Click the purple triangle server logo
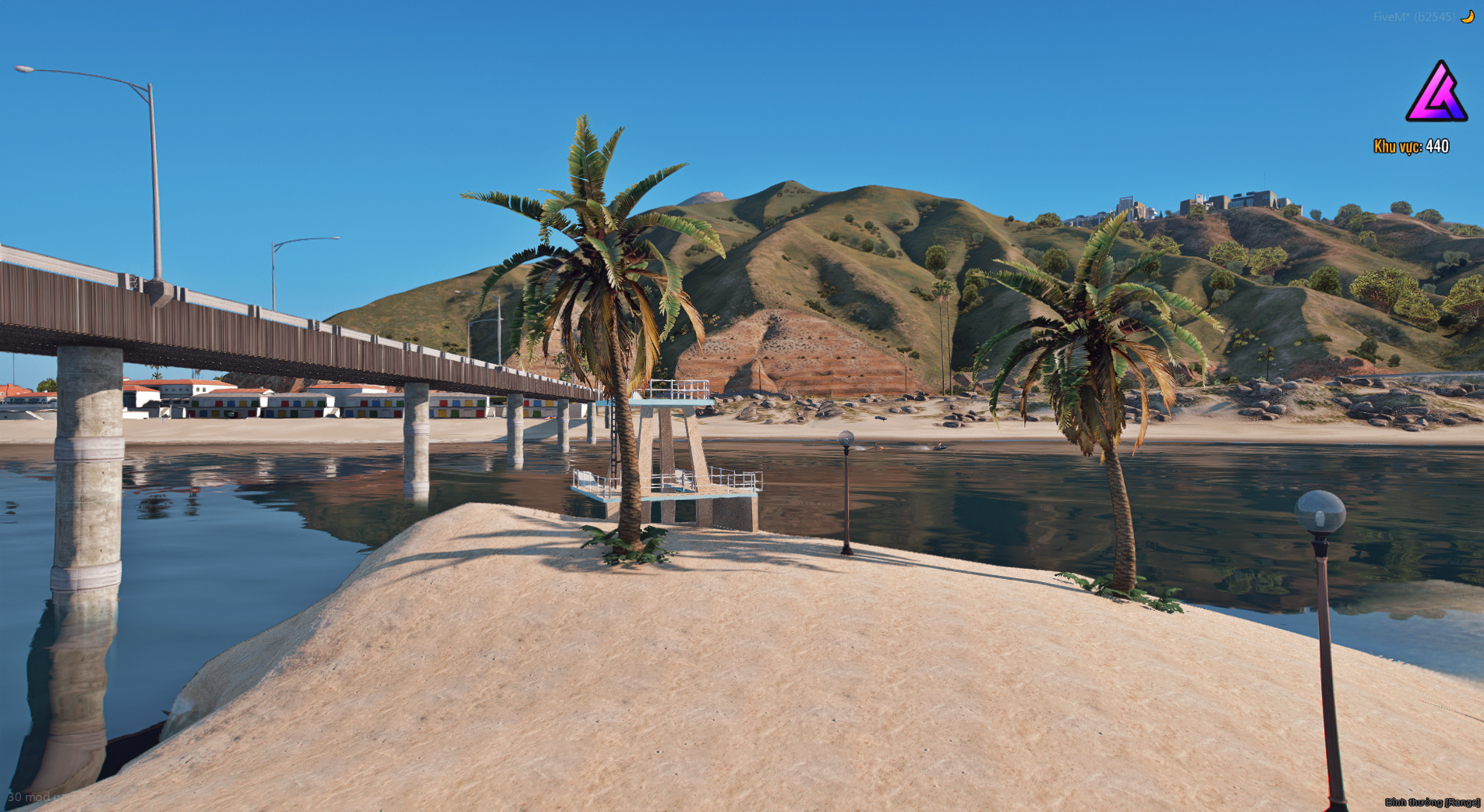1484x812 pixels. pyautogui.click(x=1436, y=94)
